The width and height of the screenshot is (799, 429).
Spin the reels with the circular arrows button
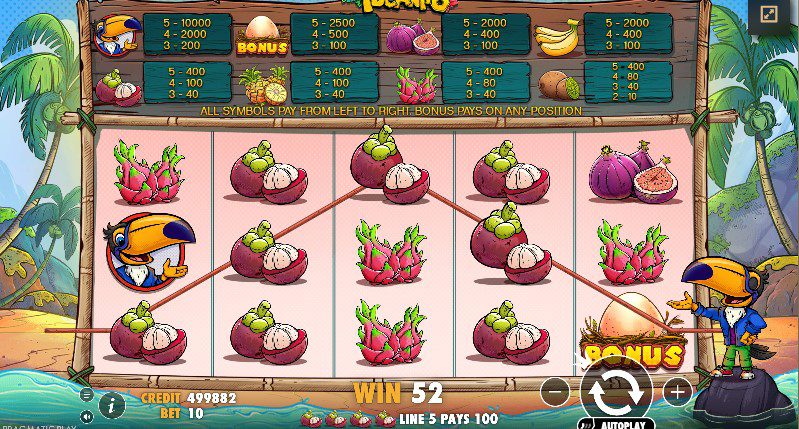[616, 390]
